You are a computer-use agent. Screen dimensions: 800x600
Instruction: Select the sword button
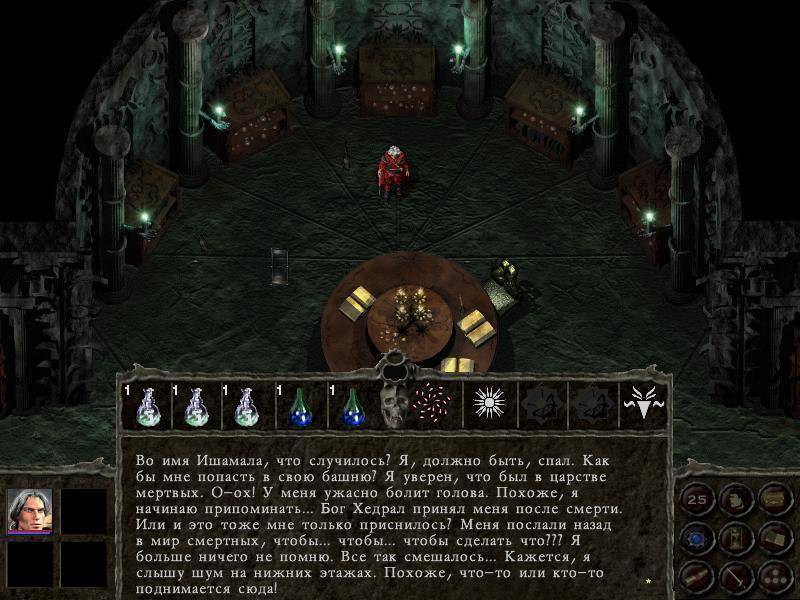(x=735, y=576)
